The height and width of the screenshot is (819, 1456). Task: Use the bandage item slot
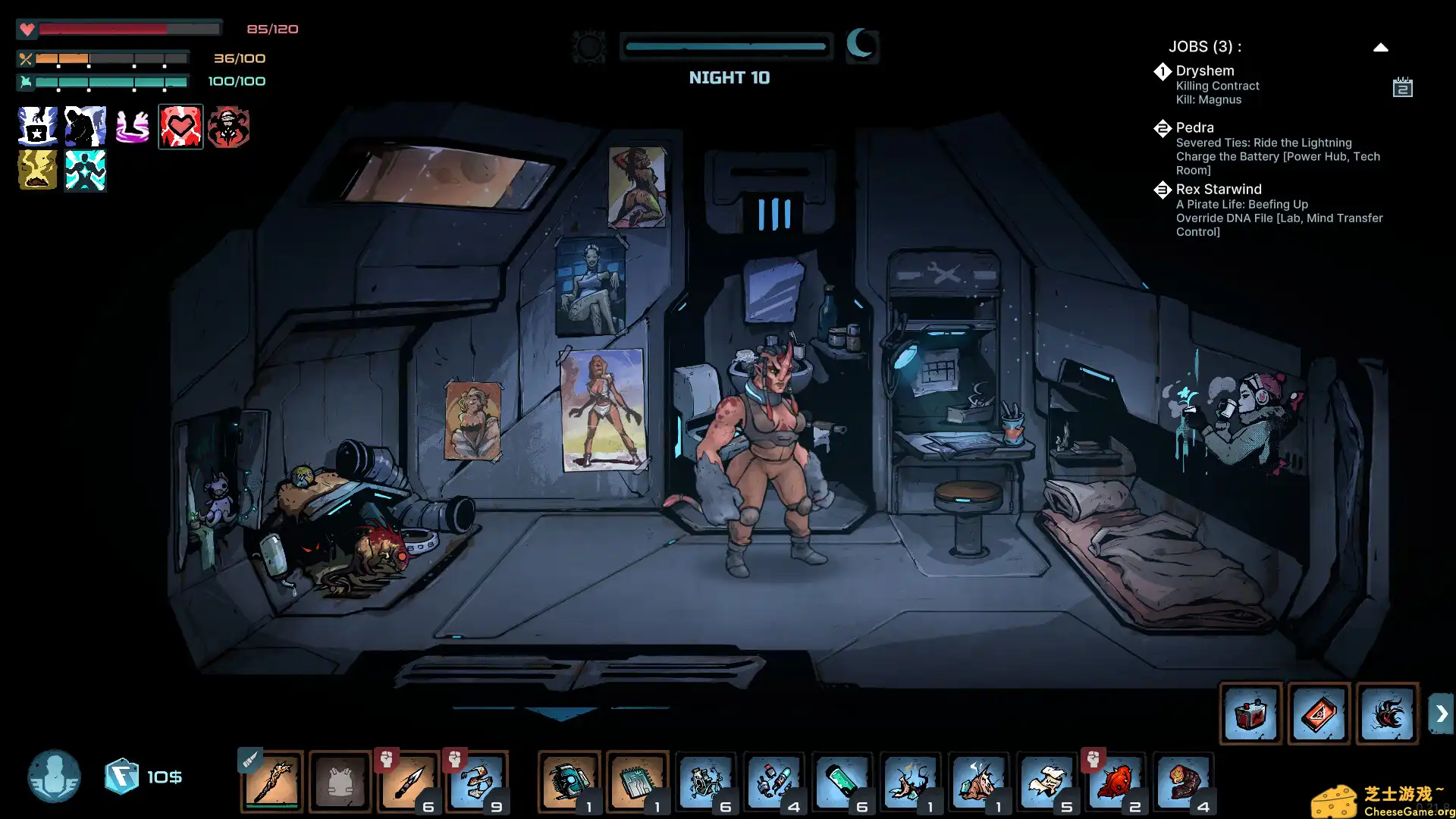tap(477, 781)
